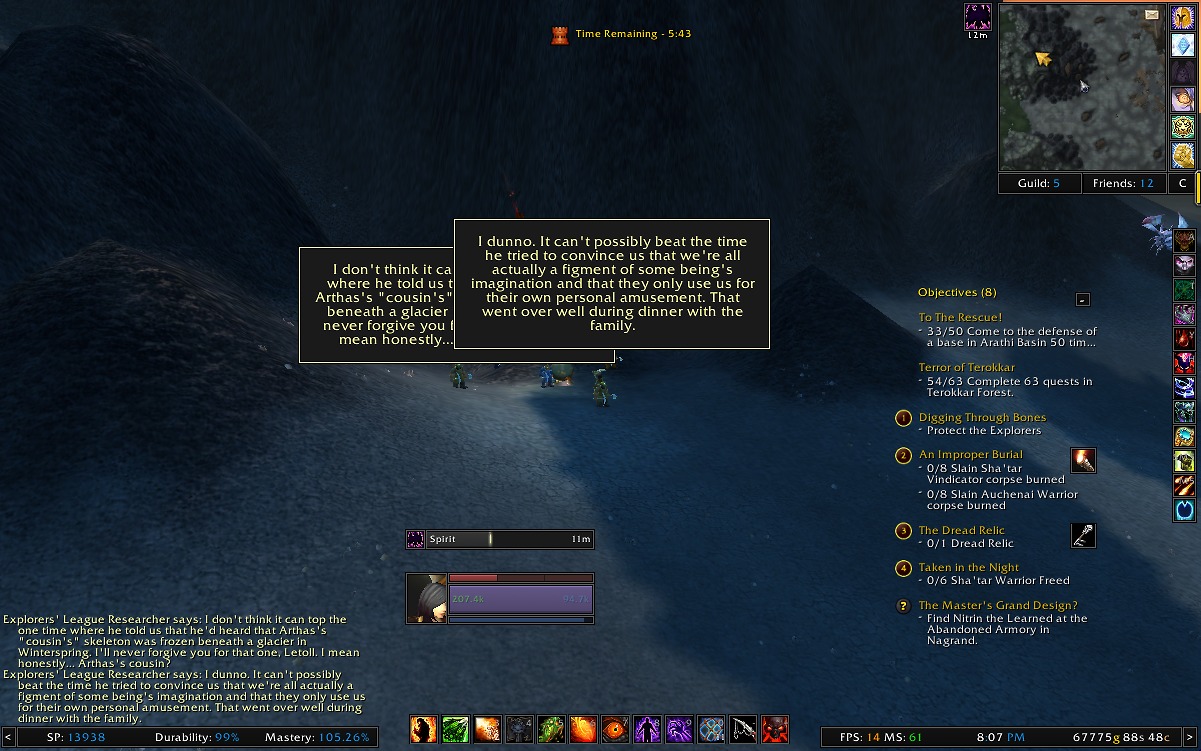
Task: Open the minimap mail envelope icon
Action: click(1152, 15)
